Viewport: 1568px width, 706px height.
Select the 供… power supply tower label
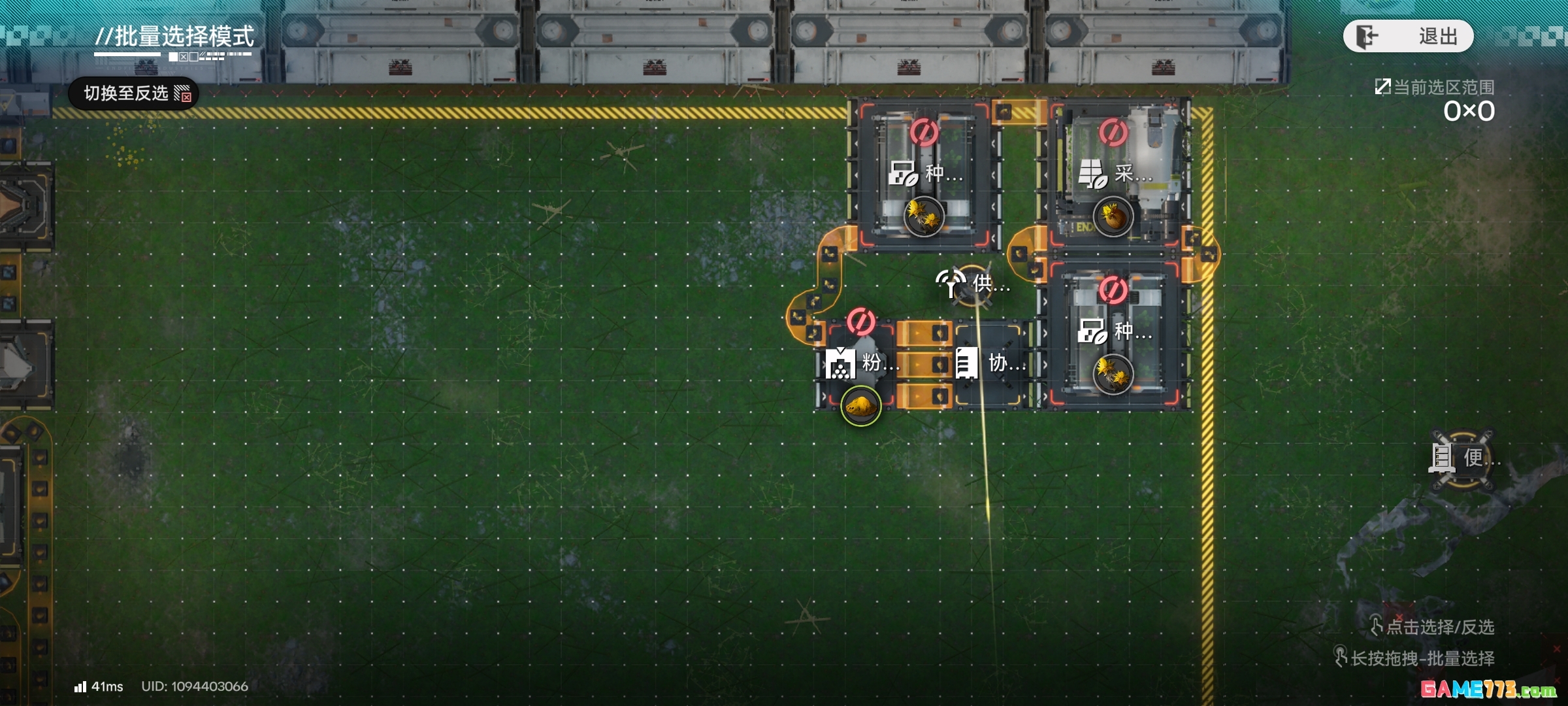[973, 284]
